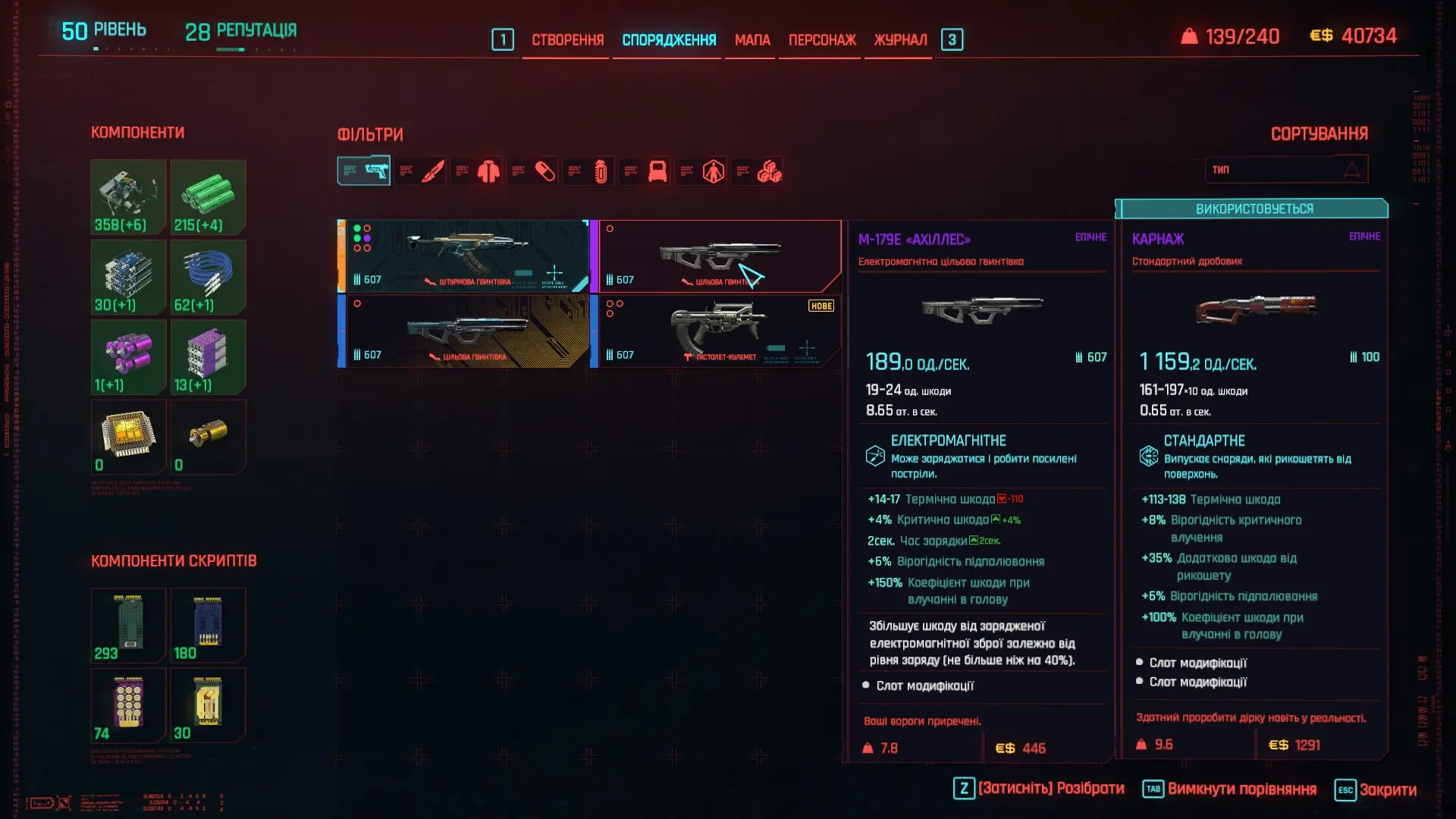Switch to the СТВОРЕННЯ crafting tab
Screen dimensions: 1456x819
coord(567,40)
